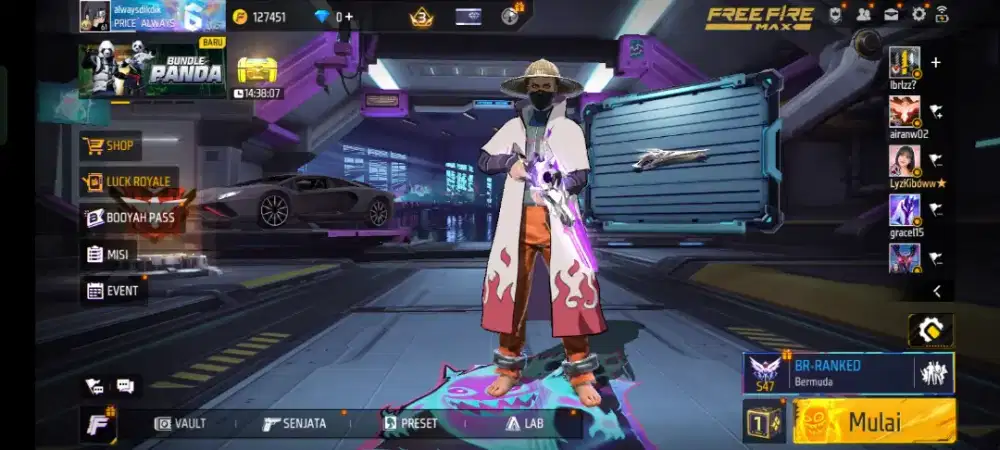Start the match with the Mulai button
Image resolution: width=1000 pixels, height=450 pixels.
click(874, 420)
